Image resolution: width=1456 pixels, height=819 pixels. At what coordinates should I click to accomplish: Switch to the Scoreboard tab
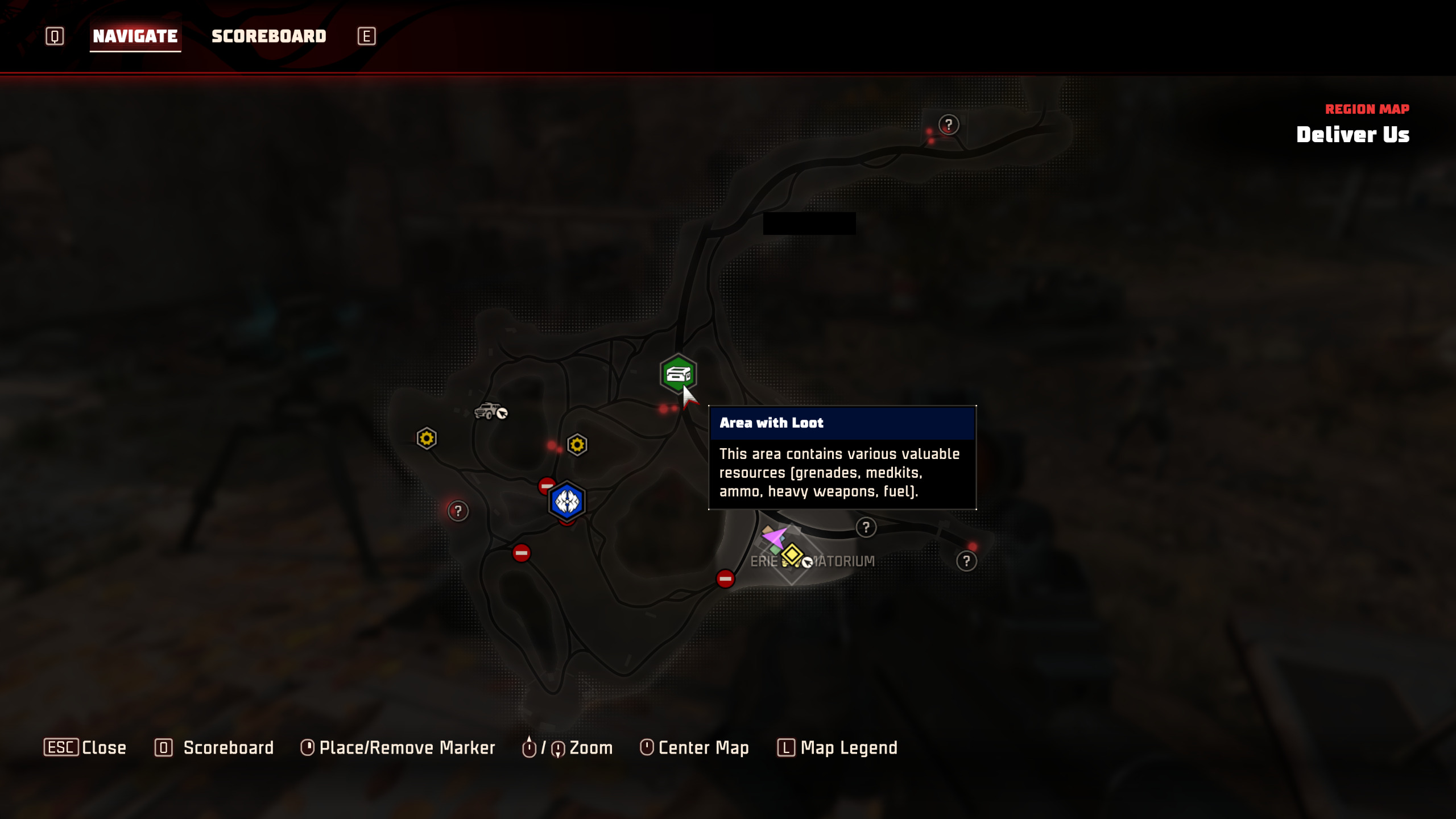coord(268,36)
